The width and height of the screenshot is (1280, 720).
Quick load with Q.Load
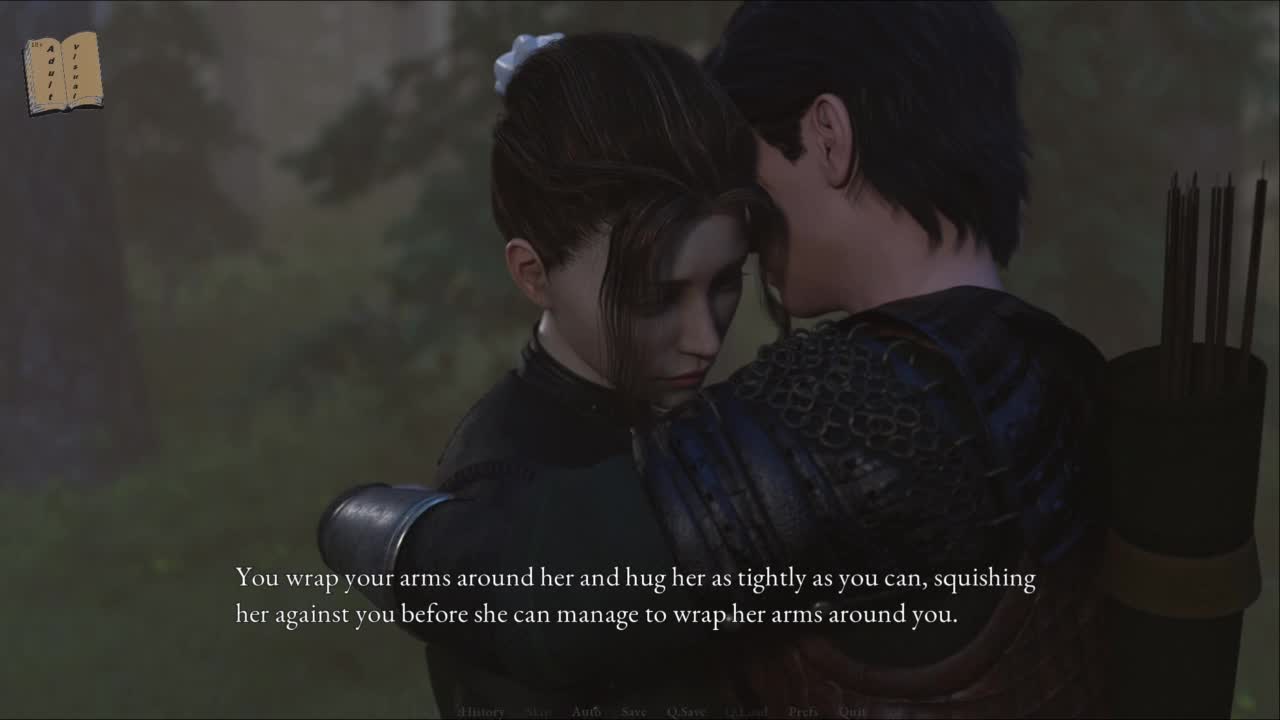coord(746,712)
